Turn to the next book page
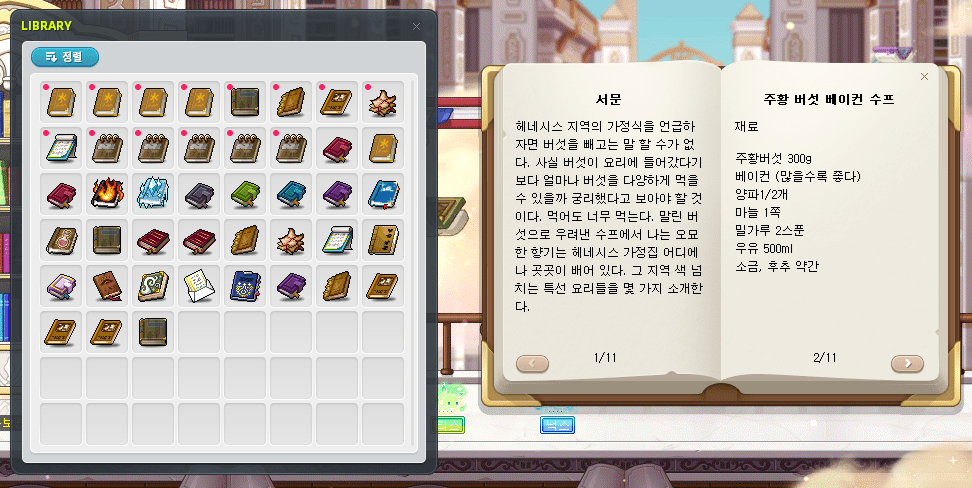972x488 pixels. click(907, 362)
